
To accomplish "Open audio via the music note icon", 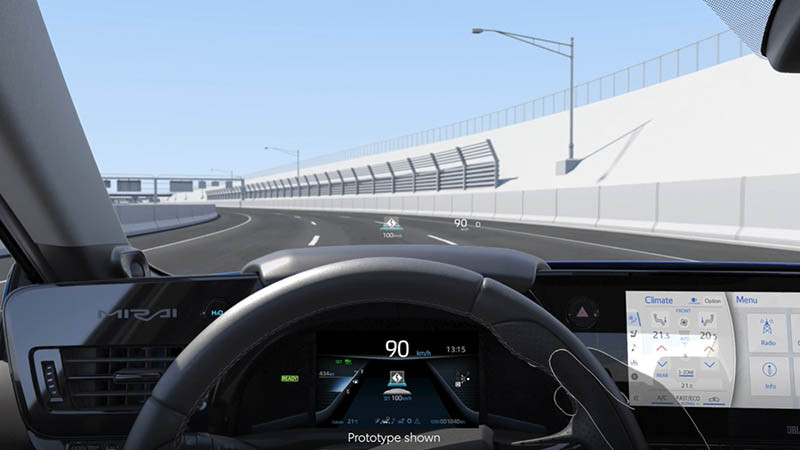I will coord(633,347).
